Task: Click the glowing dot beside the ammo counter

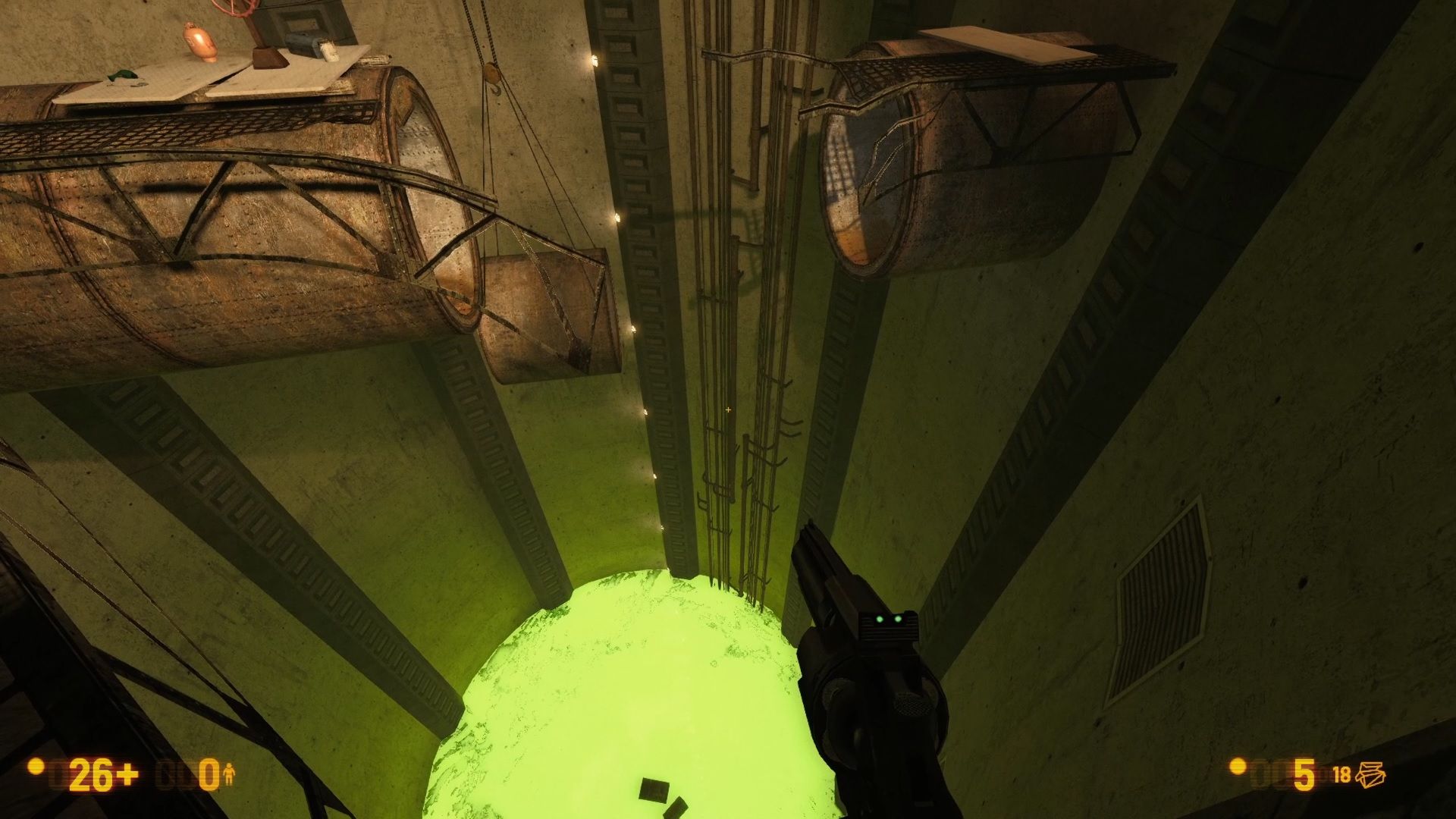Action: coord(1236,768)
